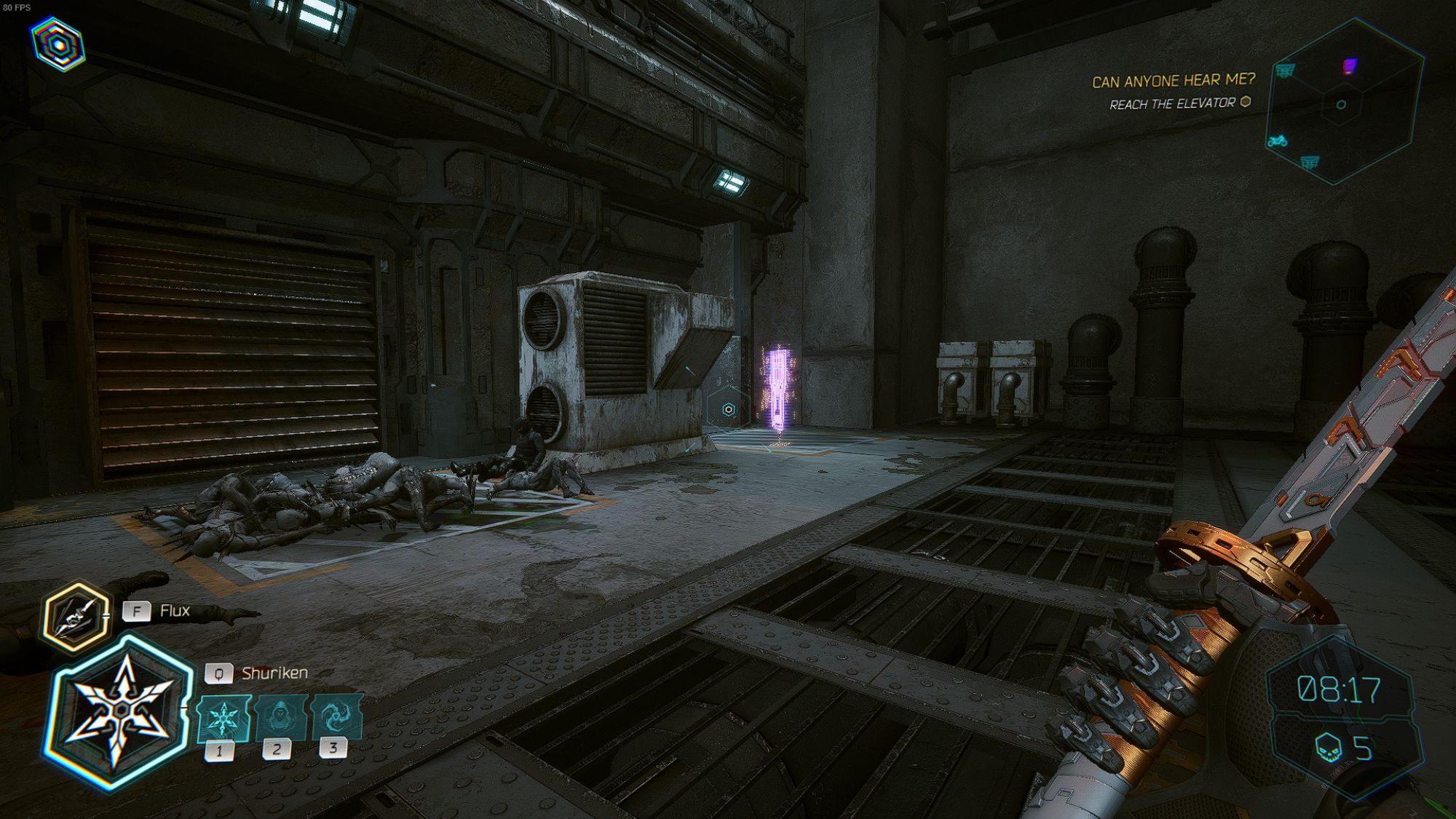Screen dimensions: 1456x819
Task: Pick the swirling vortex skill slot
Action: point(336,717)
